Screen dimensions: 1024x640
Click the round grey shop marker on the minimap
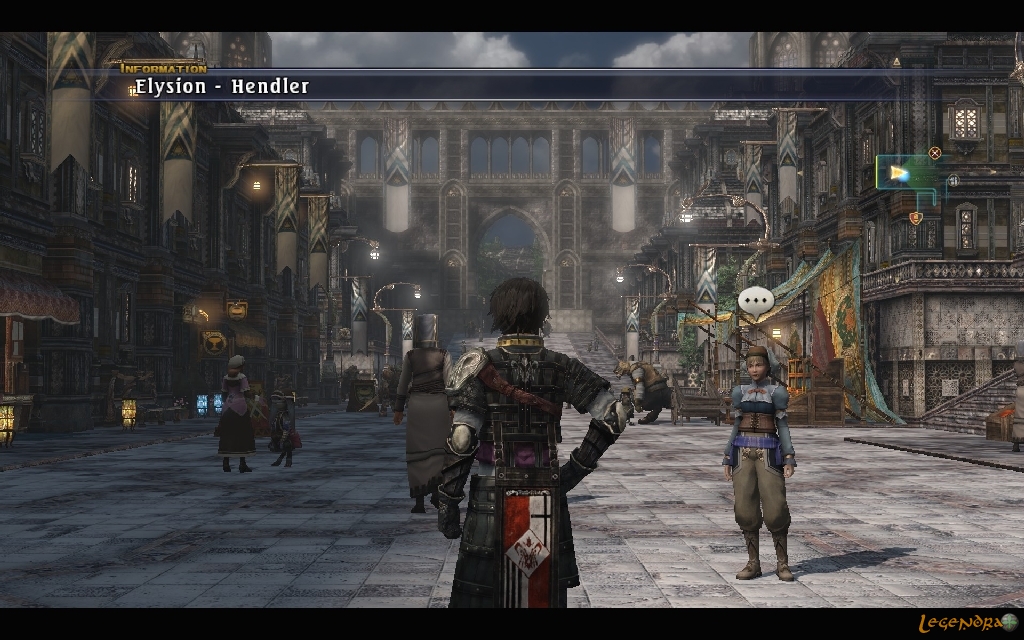953,181
